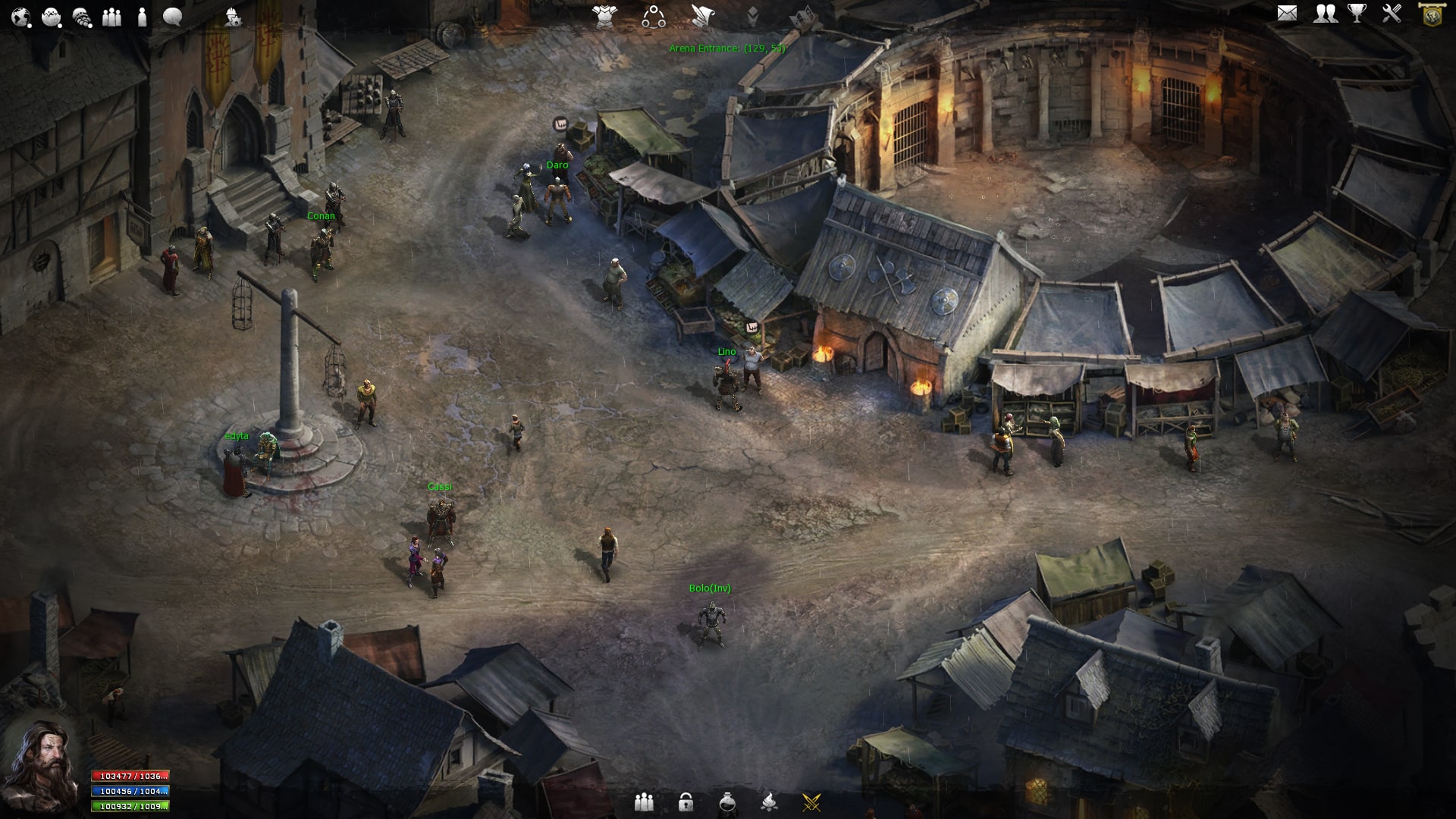Click the single person silhouette icon

pyautogui.click(x=142, y=17)
